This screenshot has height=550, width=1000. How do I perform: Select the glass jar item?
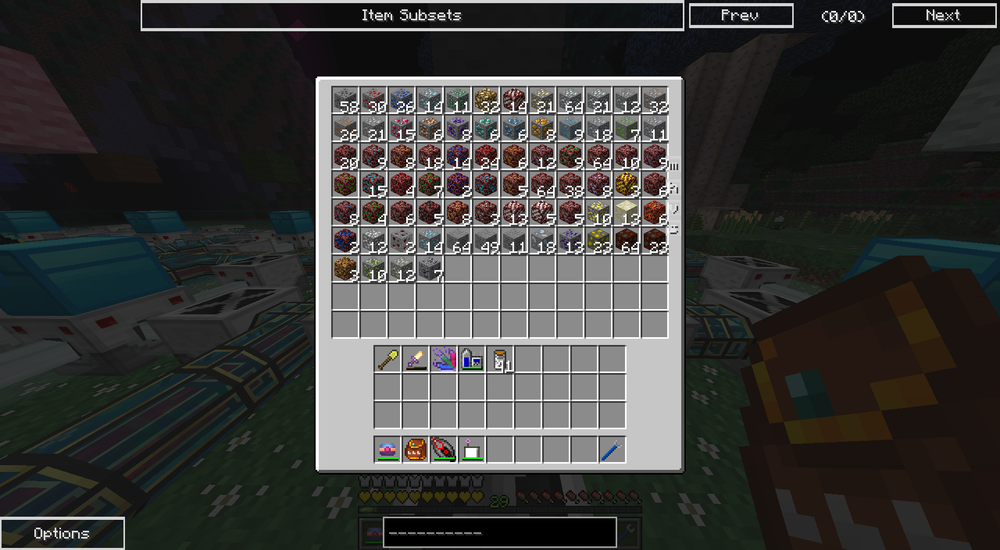pyautogui.click(x=500, y=359)
